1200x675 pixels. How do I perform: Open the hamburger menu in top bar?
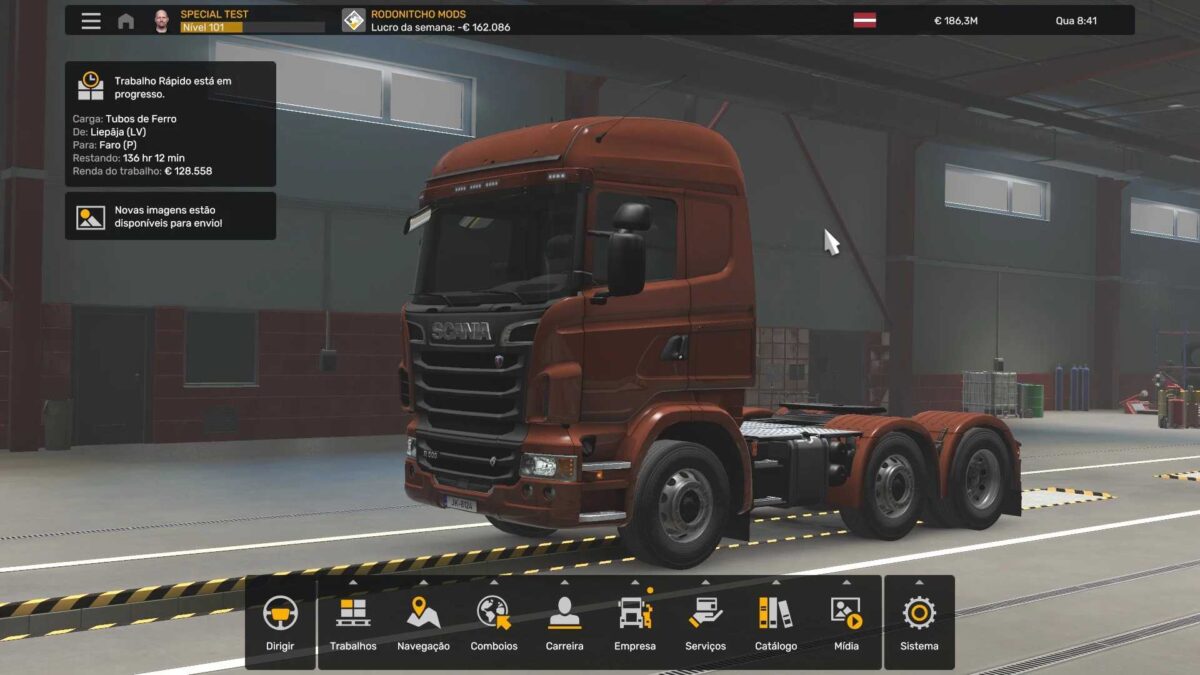coord(91,21)
